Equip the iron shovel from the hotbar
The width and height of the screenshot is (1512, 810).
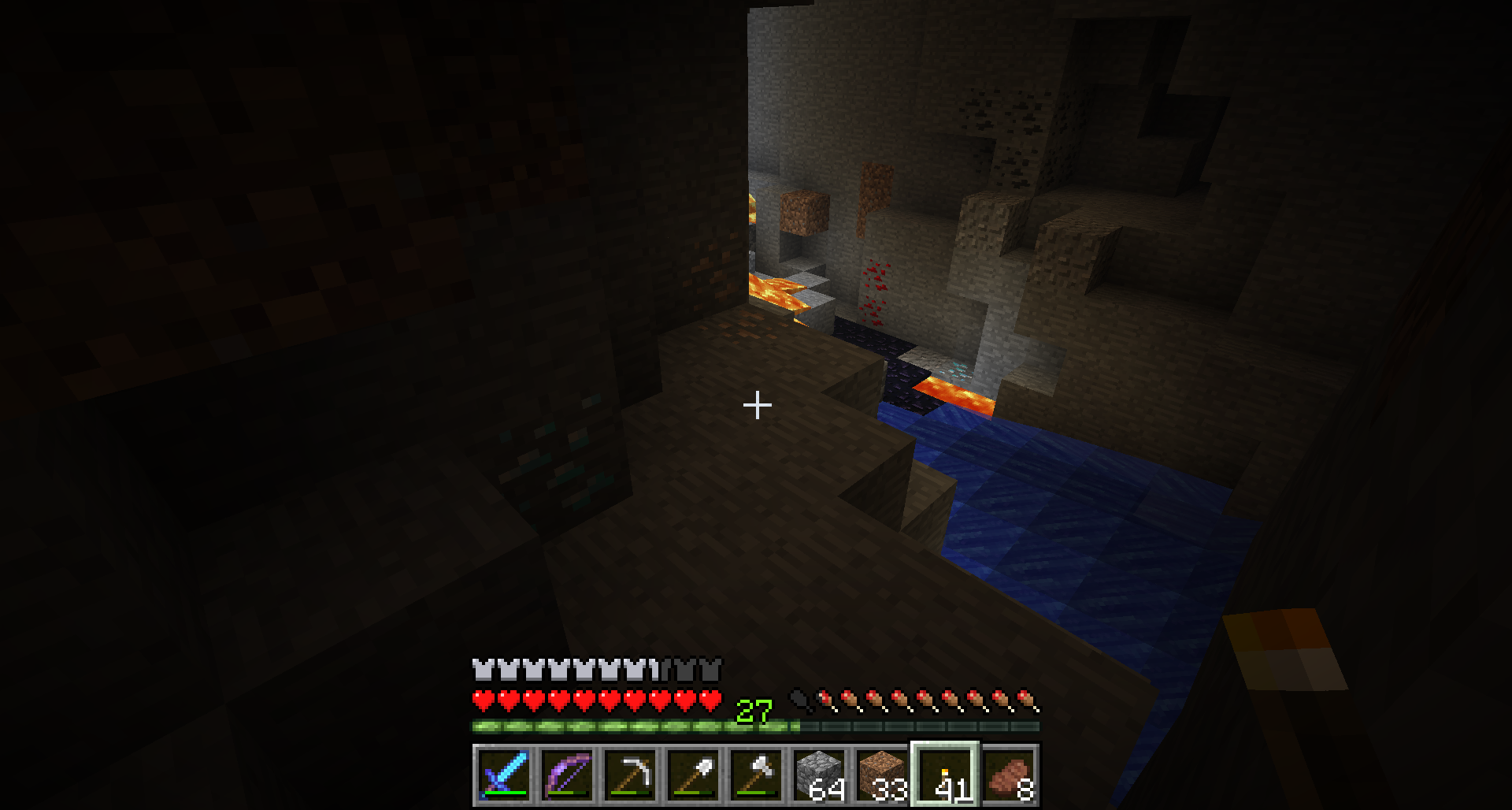pyautogui.click(x=693, y=775)
